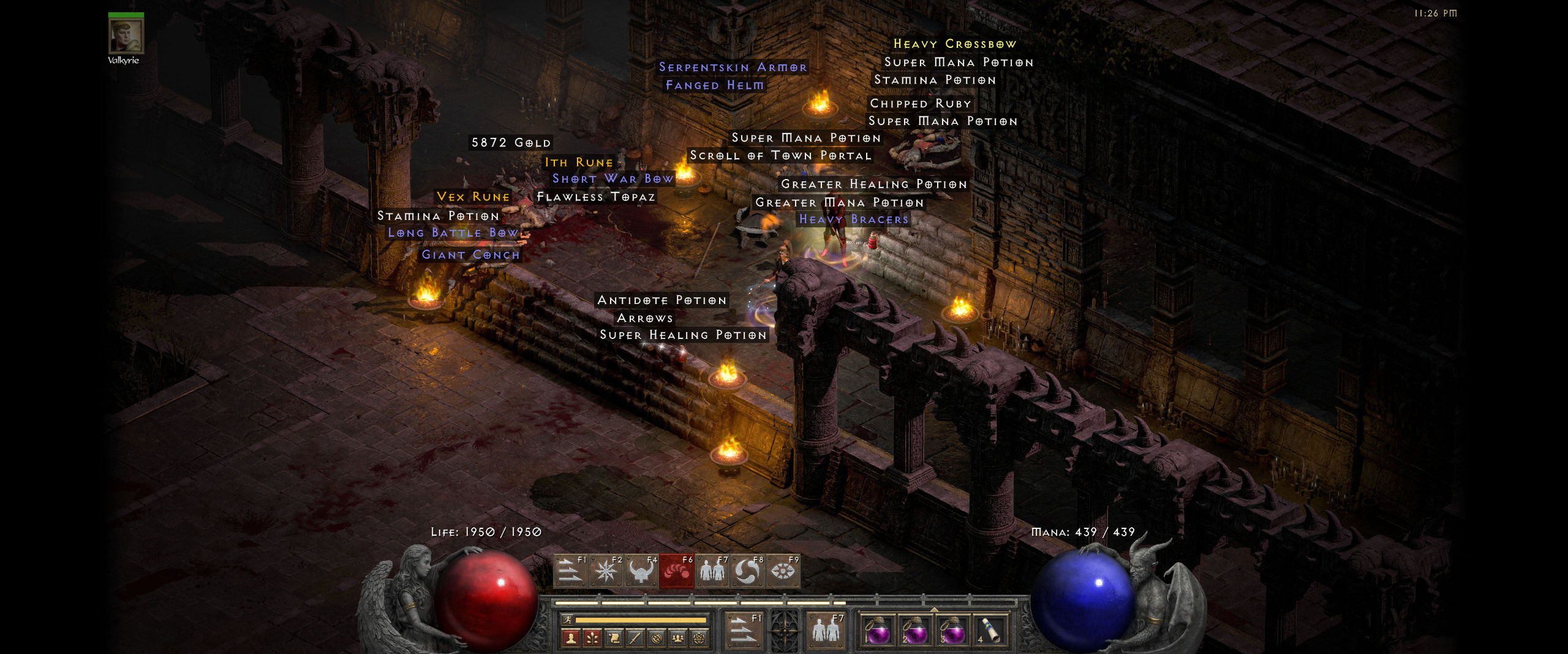Pick up the 5872 Gold pile
1568x654 pixels.
click(x=511, y=142)
